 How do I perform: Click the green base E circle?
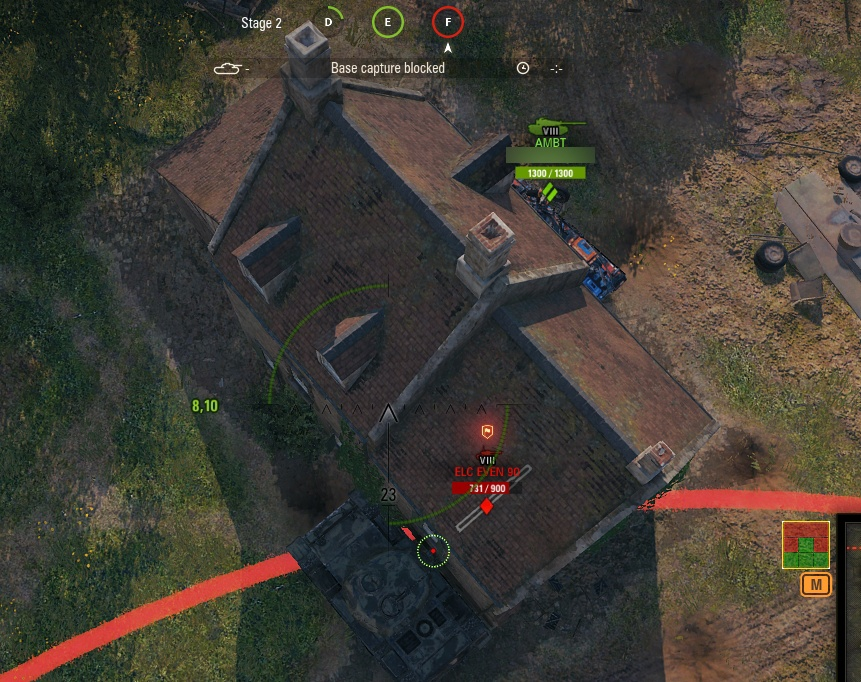[x=388, y=22]
